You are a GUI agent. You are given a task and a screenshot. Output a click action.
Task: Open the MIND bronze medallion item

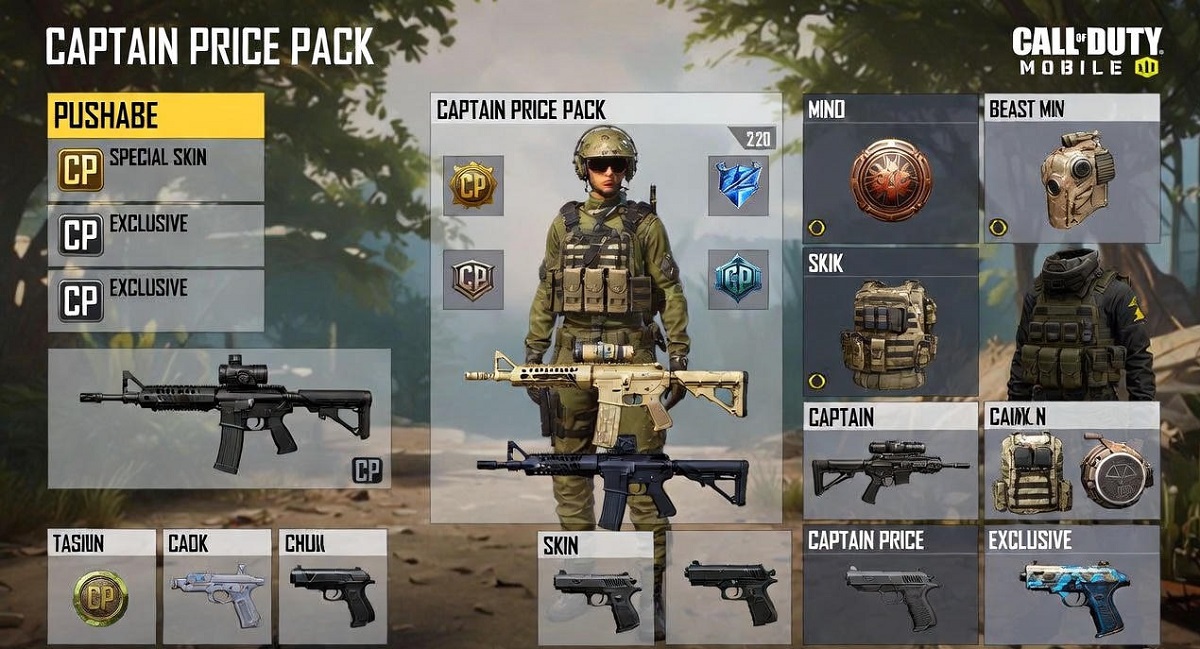pos(890,180)
